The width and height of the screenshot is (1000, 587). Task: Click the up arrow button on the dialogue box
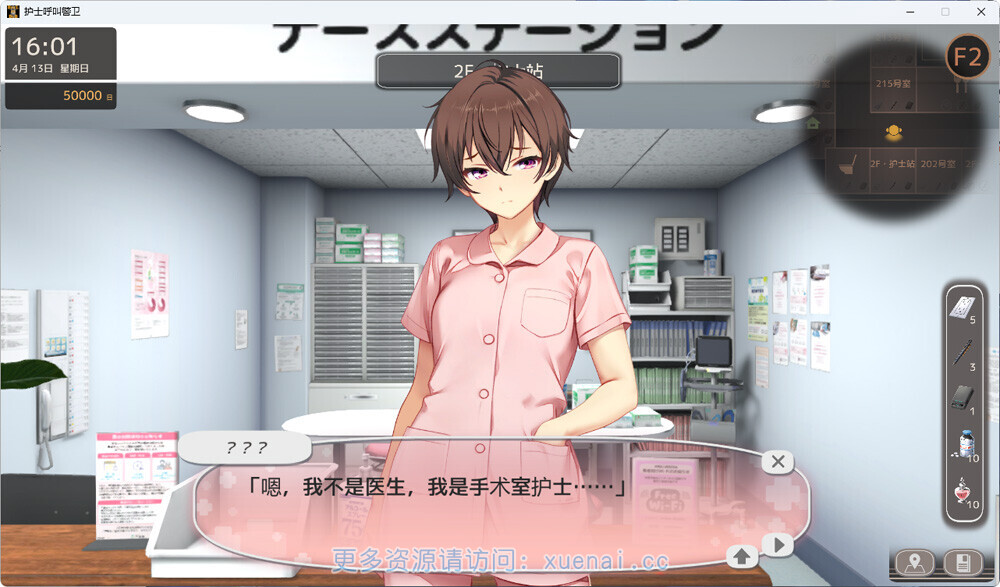tap(743, 554)
